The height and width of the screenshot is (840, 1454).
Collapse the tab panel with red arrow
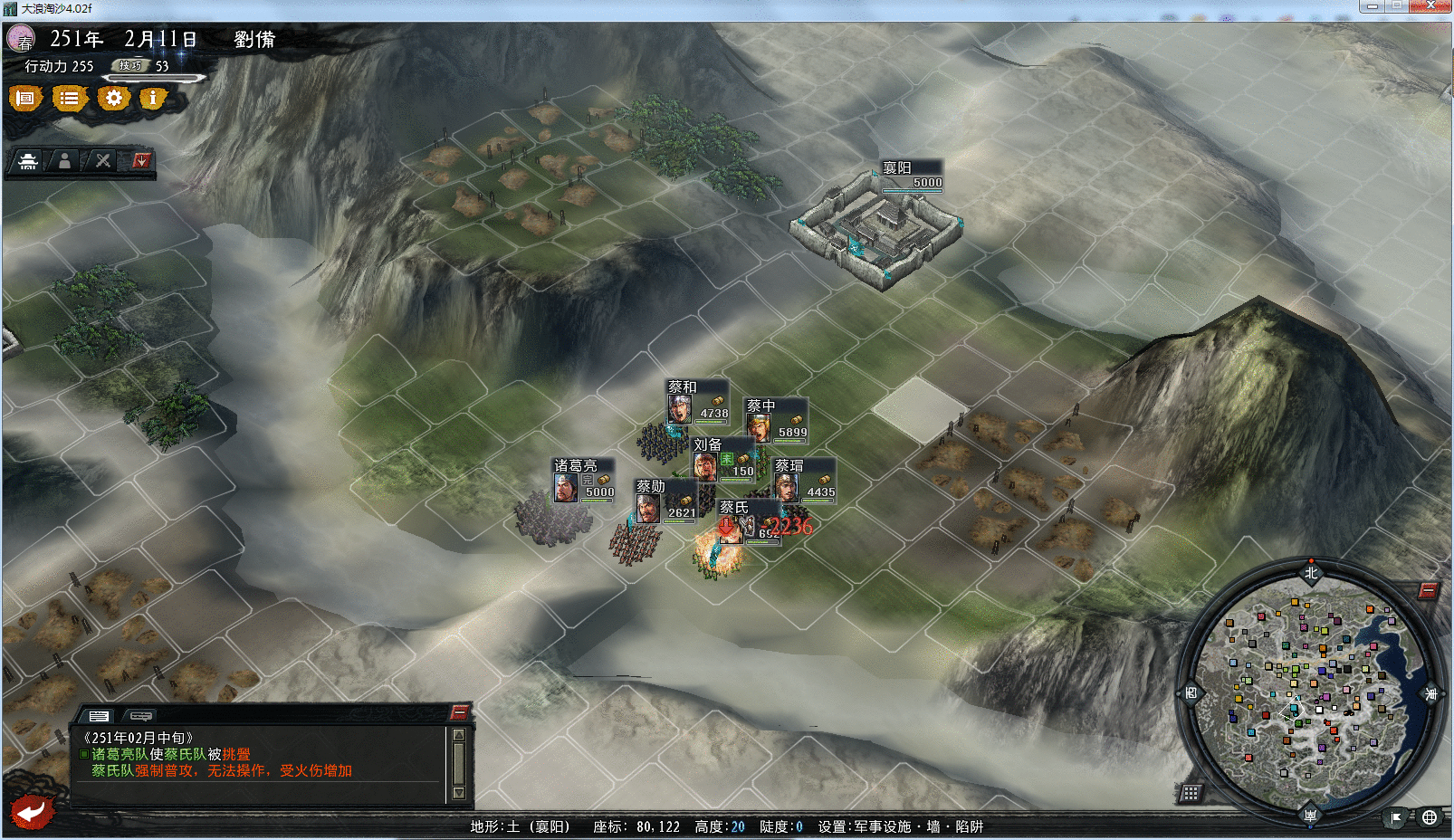[140, 161]
